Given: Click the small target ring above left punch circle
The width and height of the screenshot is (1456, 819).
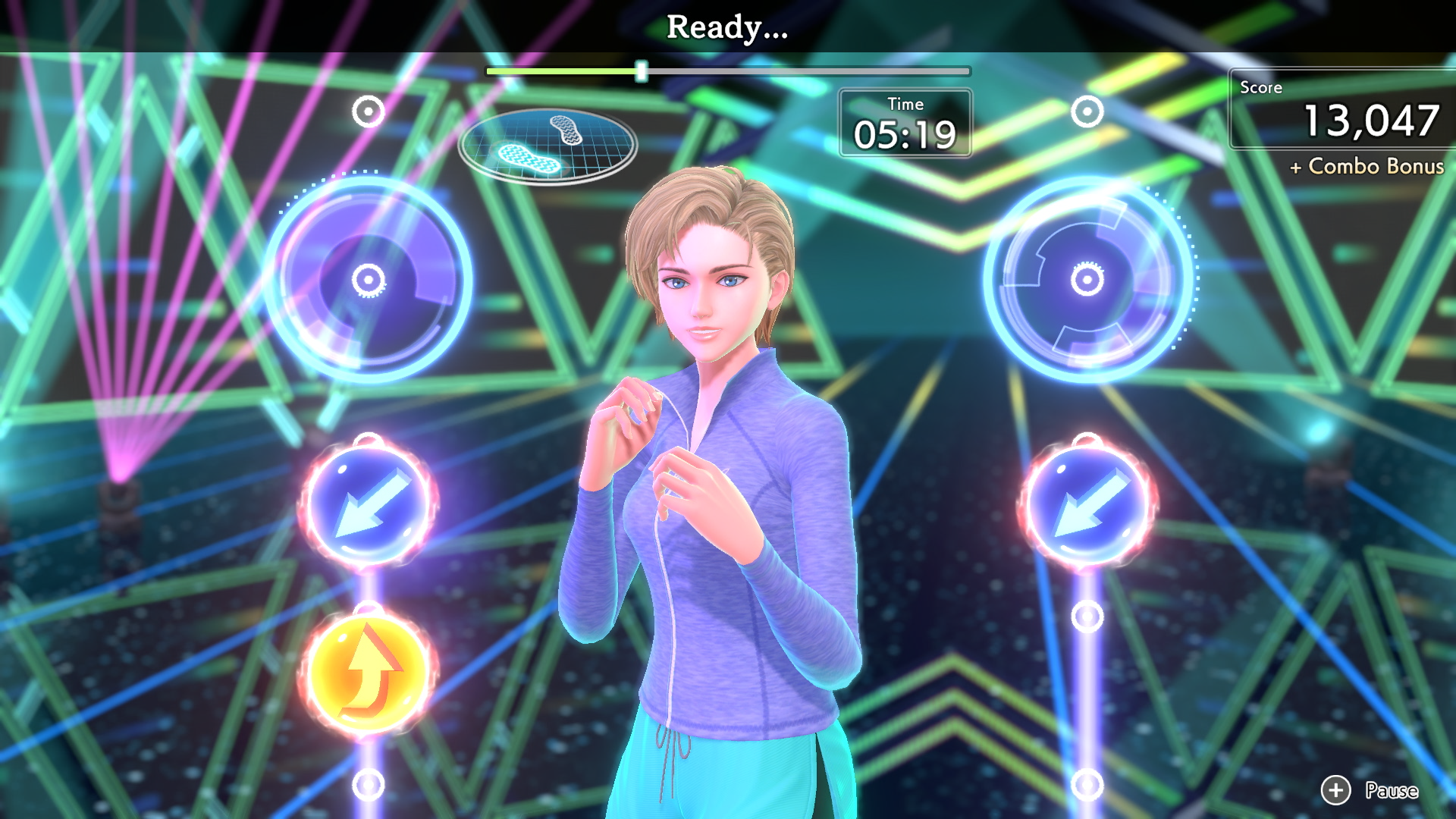Looking at the screenshot, I should coord(367,111).
